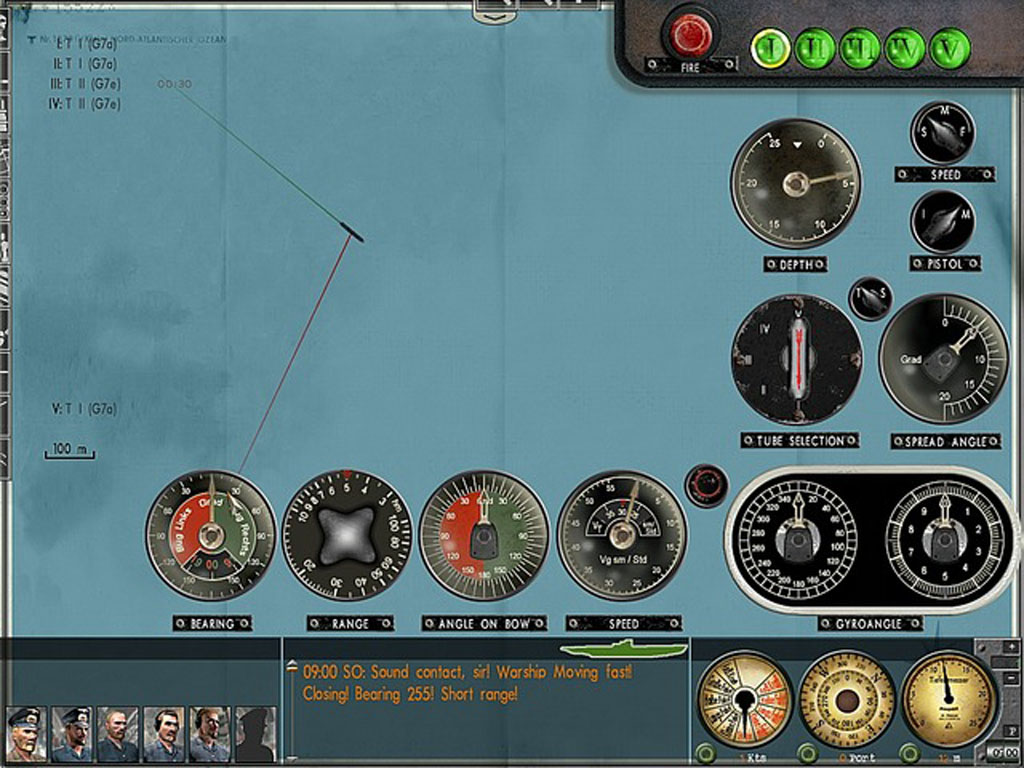1024x768 pixels.
Task: Choose torpedo tube III
Action: pyautogui.click(x=860, y=48)
